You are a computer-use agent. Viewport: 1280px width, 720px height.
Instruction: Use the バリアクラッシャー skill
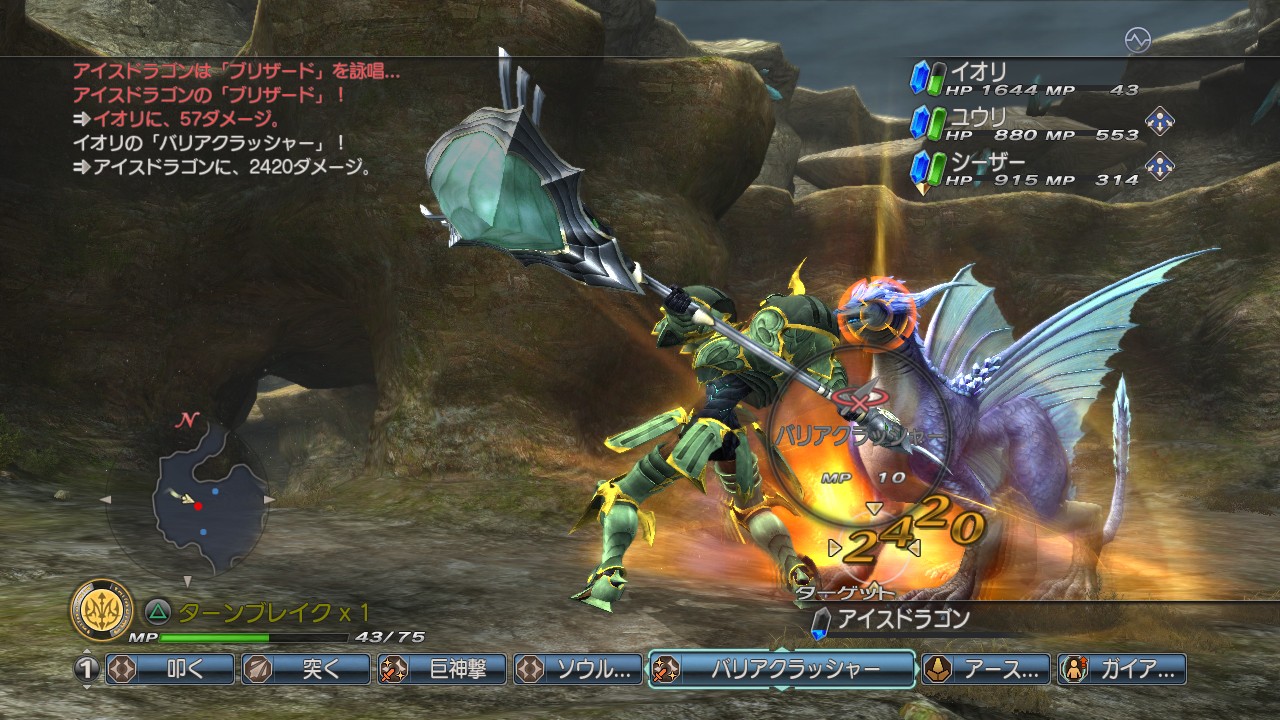[781, 669]
